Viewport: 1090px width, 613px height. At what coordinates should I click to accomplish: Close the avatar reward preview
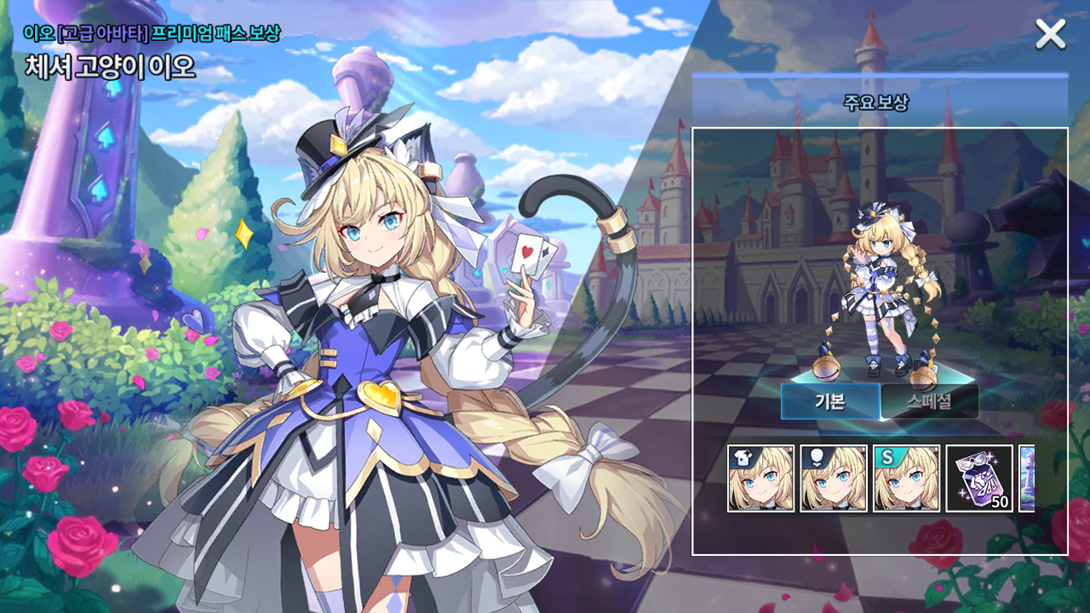tap(1050, 35)
